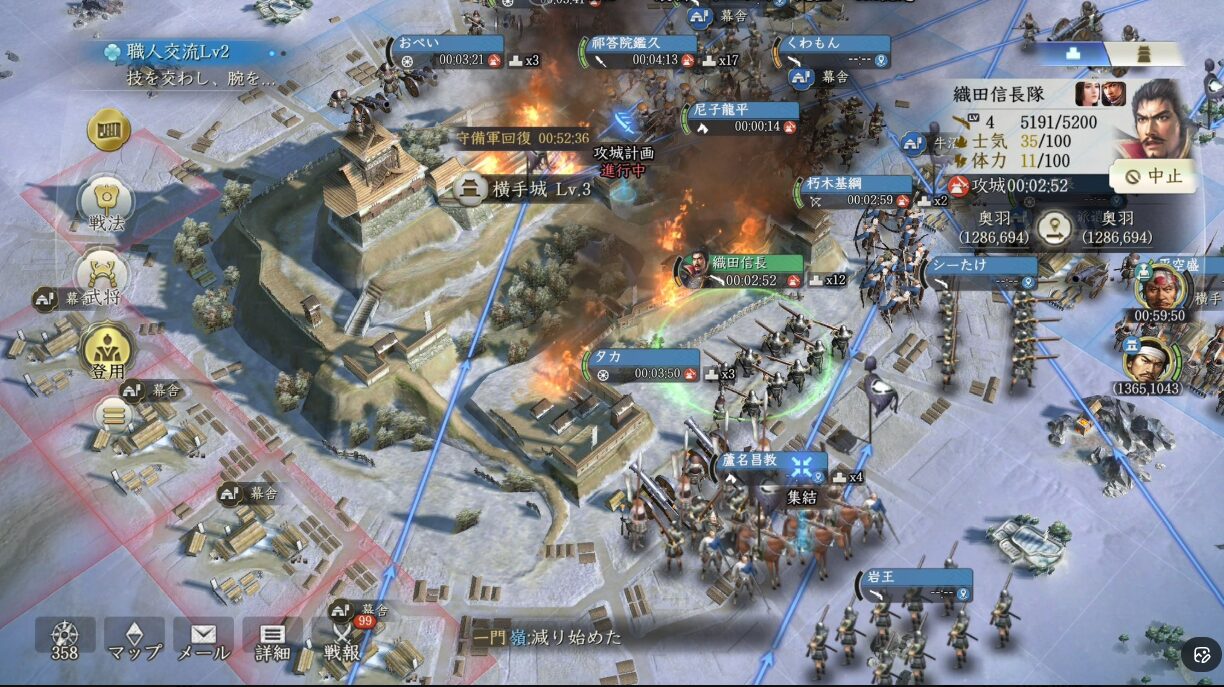This screenshot has width=1224, height=687.
Task: Expand the stacked-lines side menu icon
Action: tap(112, 413)
